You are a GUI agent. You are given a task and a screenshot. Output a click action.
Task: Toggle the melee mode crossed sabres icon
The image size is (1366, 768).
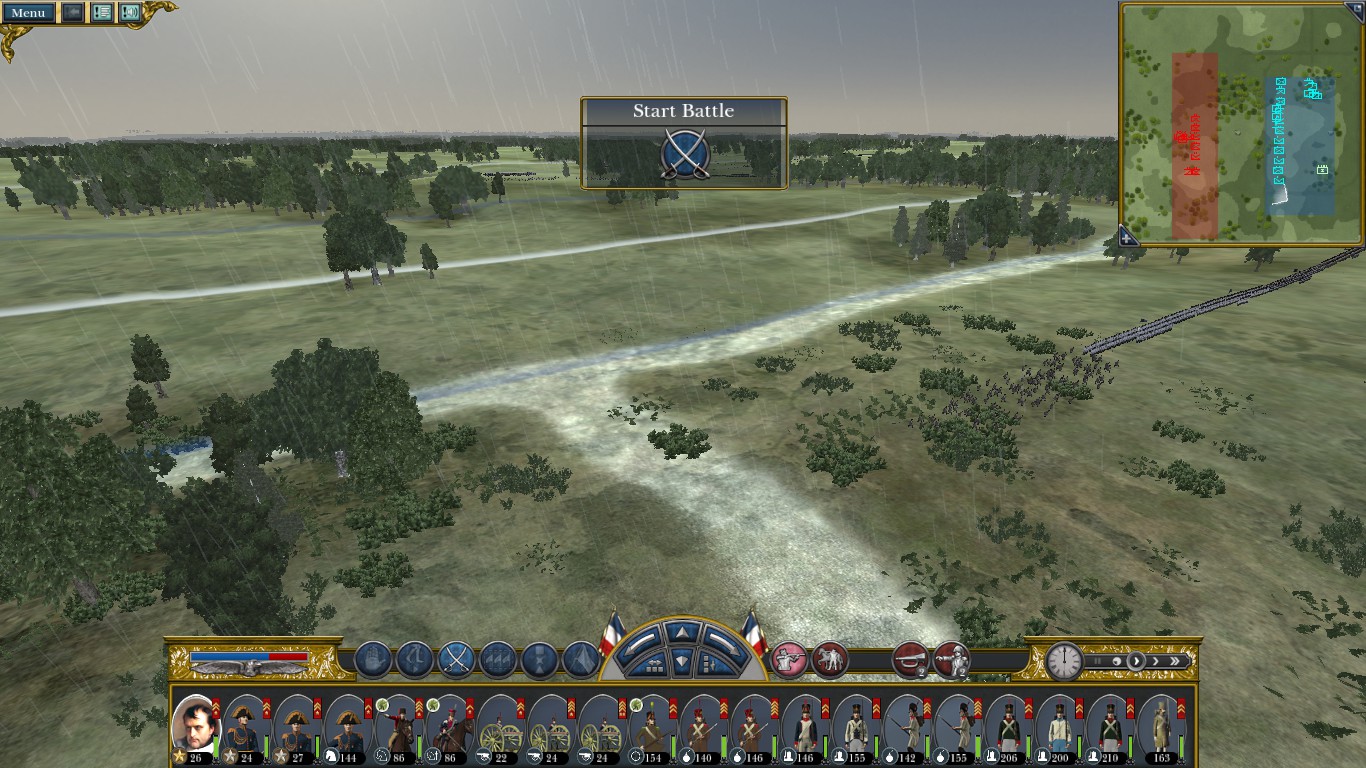(456, 659)
